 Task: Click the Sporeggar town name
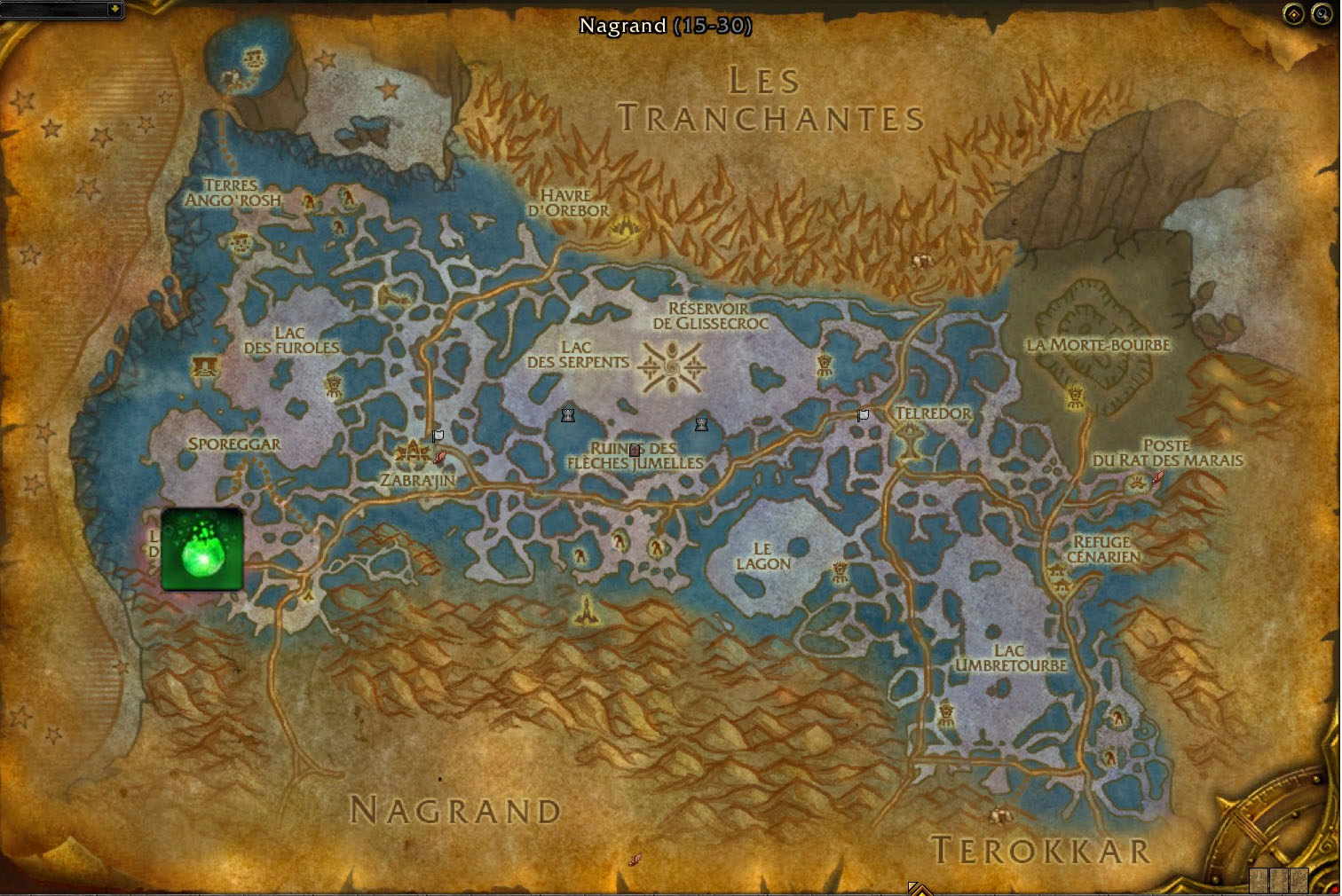(x=233, y=443)
